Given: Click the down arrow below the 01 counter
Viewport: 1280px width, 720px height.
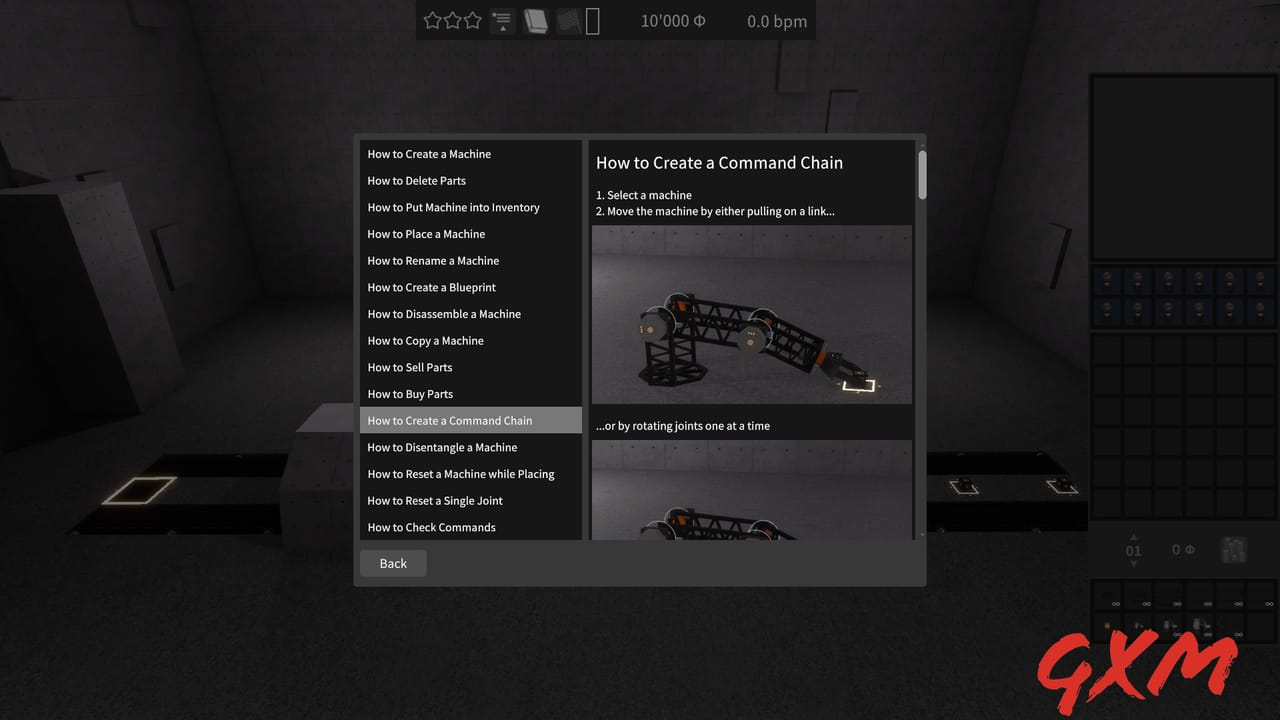Looking at the screenshot, I should pyautogui.click(x=1133, y=563).
